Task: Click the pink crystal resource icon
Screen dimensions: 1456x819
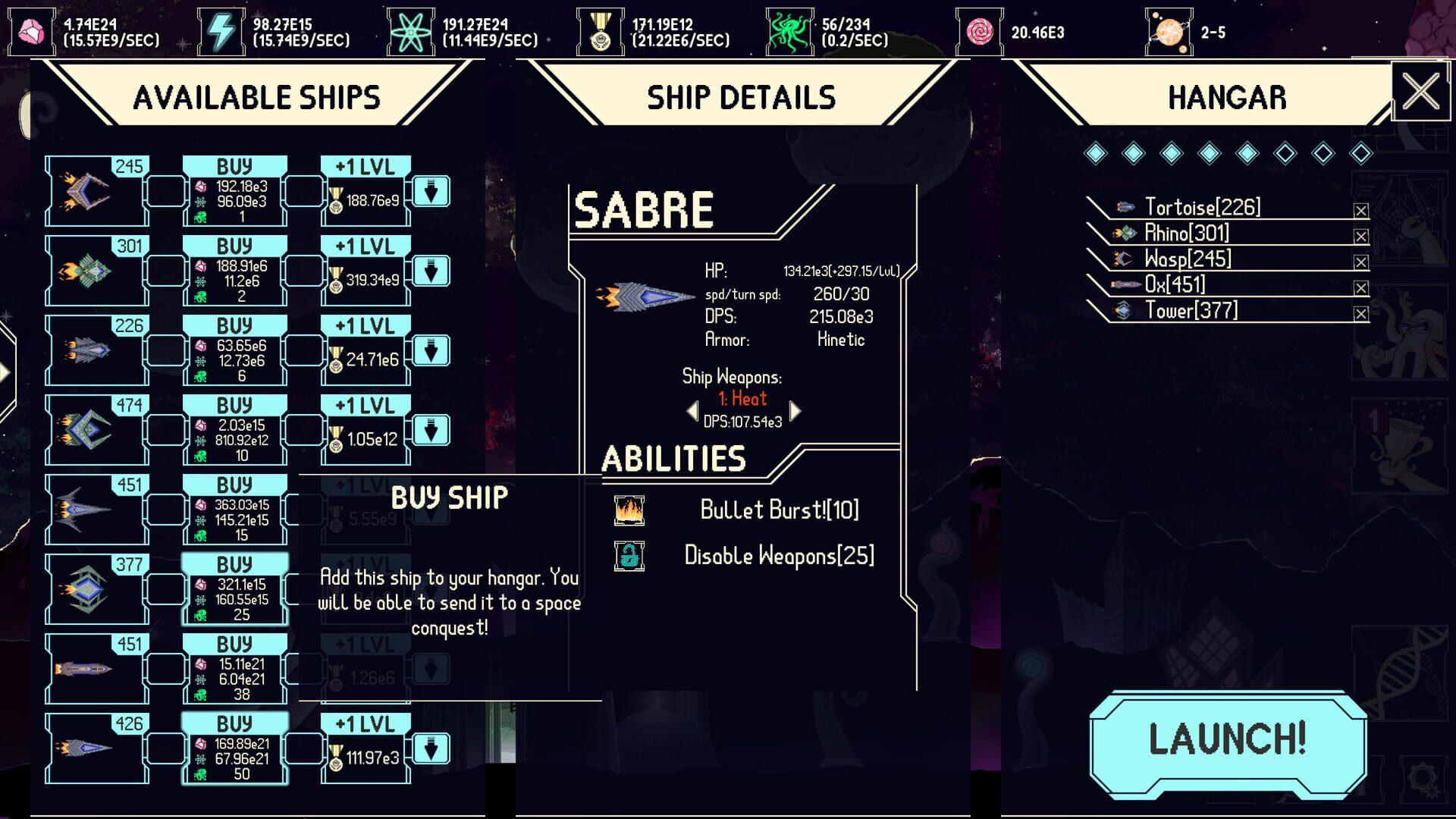Action: (x=31, y=30)
